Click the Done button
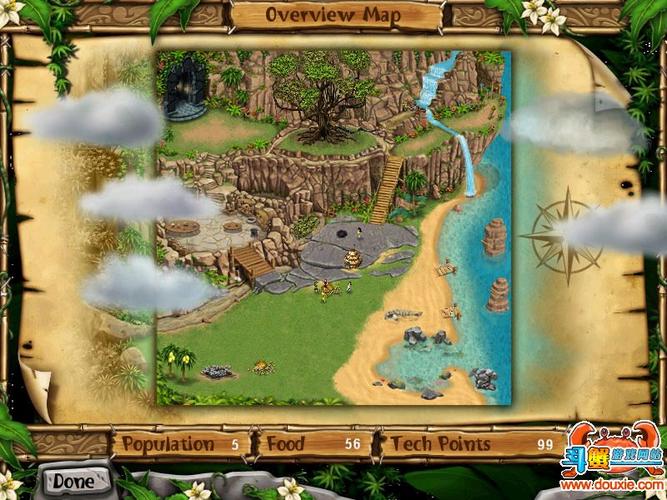Screen dimensions: 667x500 (x=74, y=481)
